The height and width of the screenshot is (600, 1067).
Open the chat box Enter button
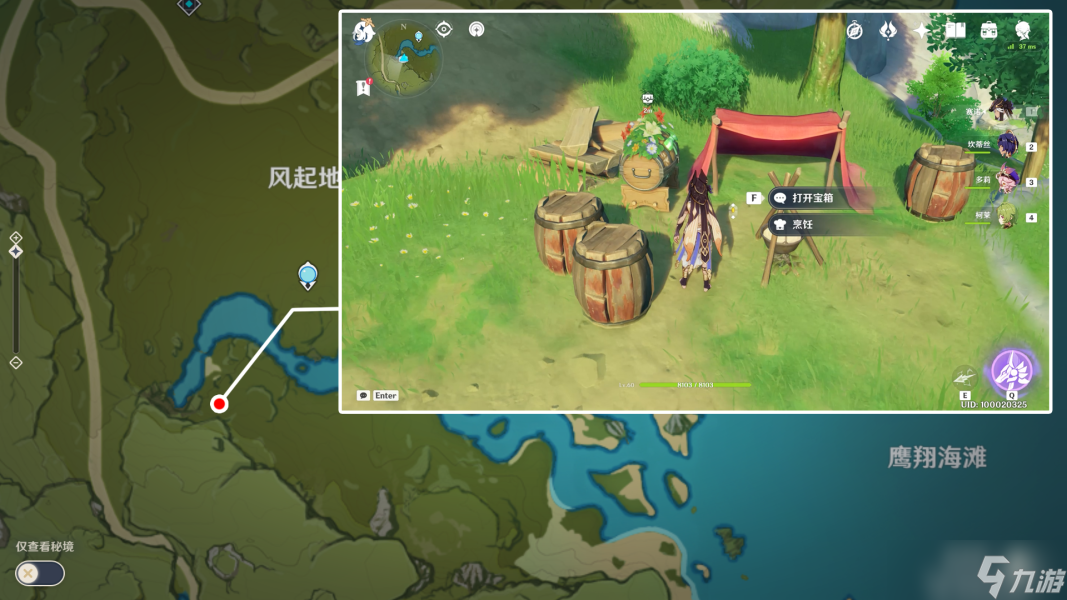tap(379, 396)
